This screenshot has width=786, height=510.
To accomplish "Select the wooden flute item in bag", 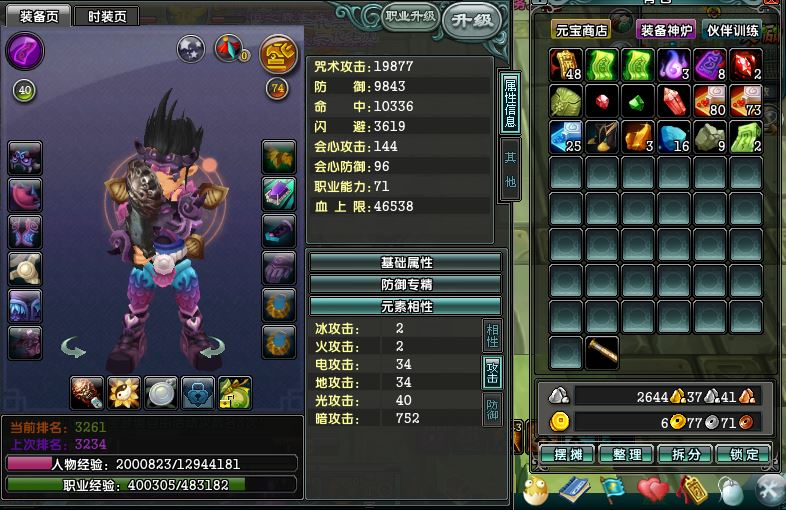I will click(x=602, y=353).
